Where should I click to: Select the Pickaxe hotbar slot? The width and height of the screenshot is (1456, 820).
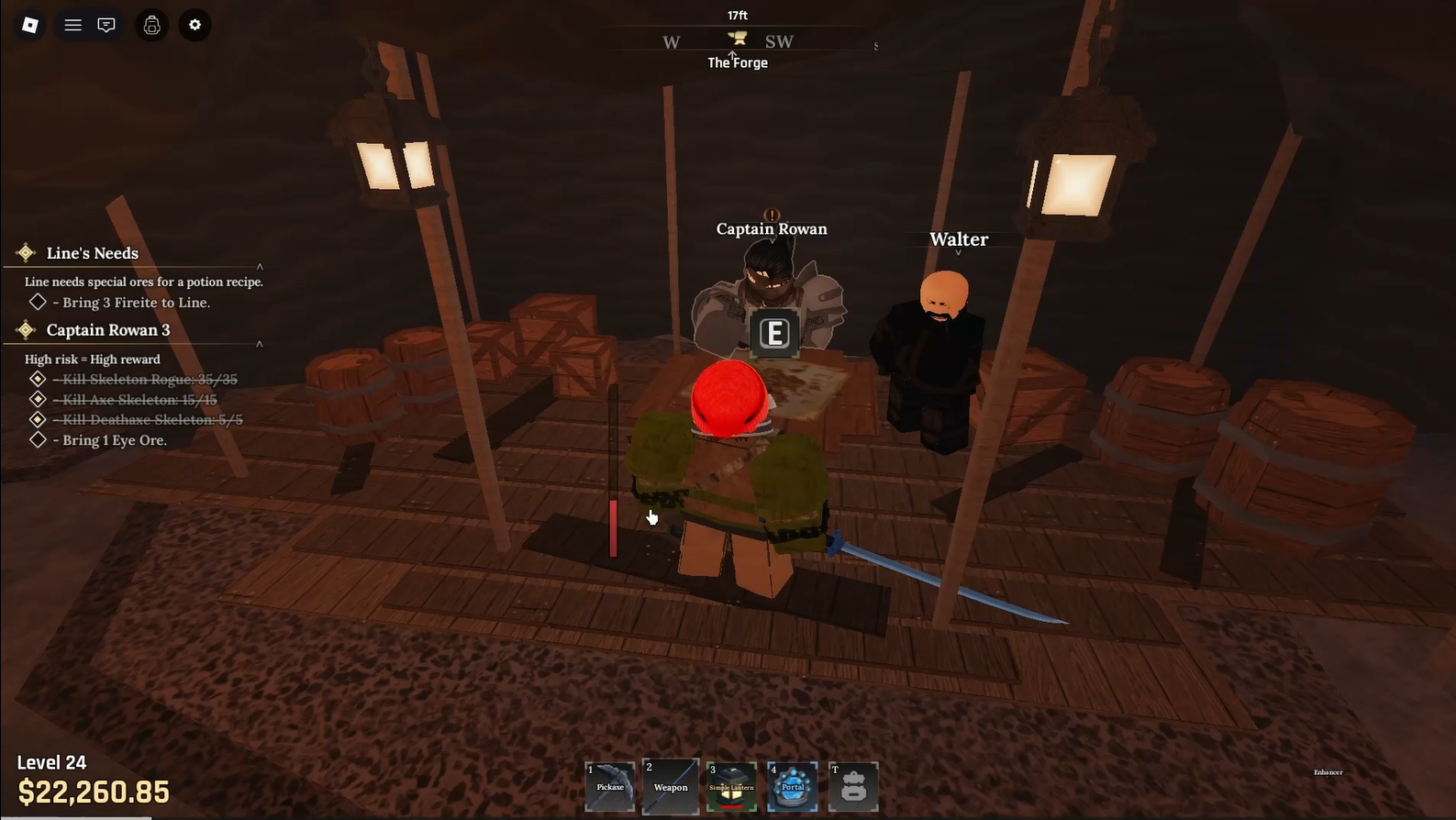point(610,786)
